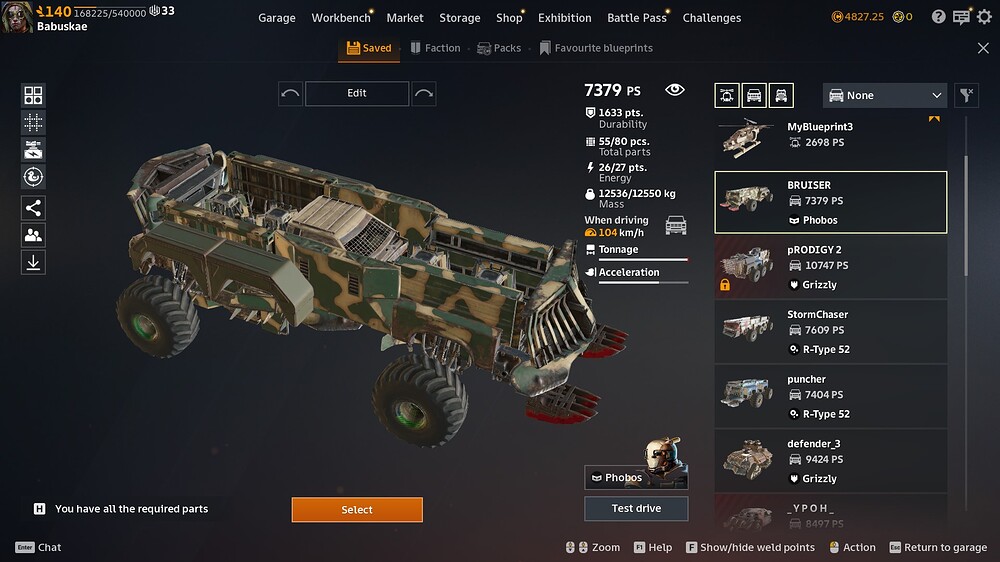This screenshot has height=562, width=1000.
Task: Toggle the eye visibility icon
Action: coord(675,90)
